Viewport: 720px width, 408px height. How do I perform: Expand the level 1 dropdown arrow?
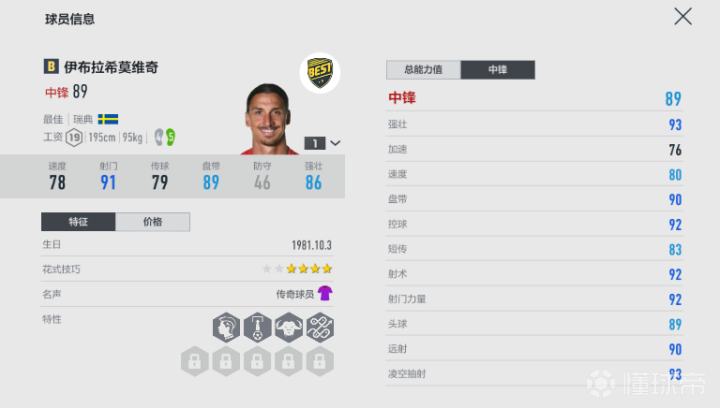pyautogui.click(x=335, y=143)
